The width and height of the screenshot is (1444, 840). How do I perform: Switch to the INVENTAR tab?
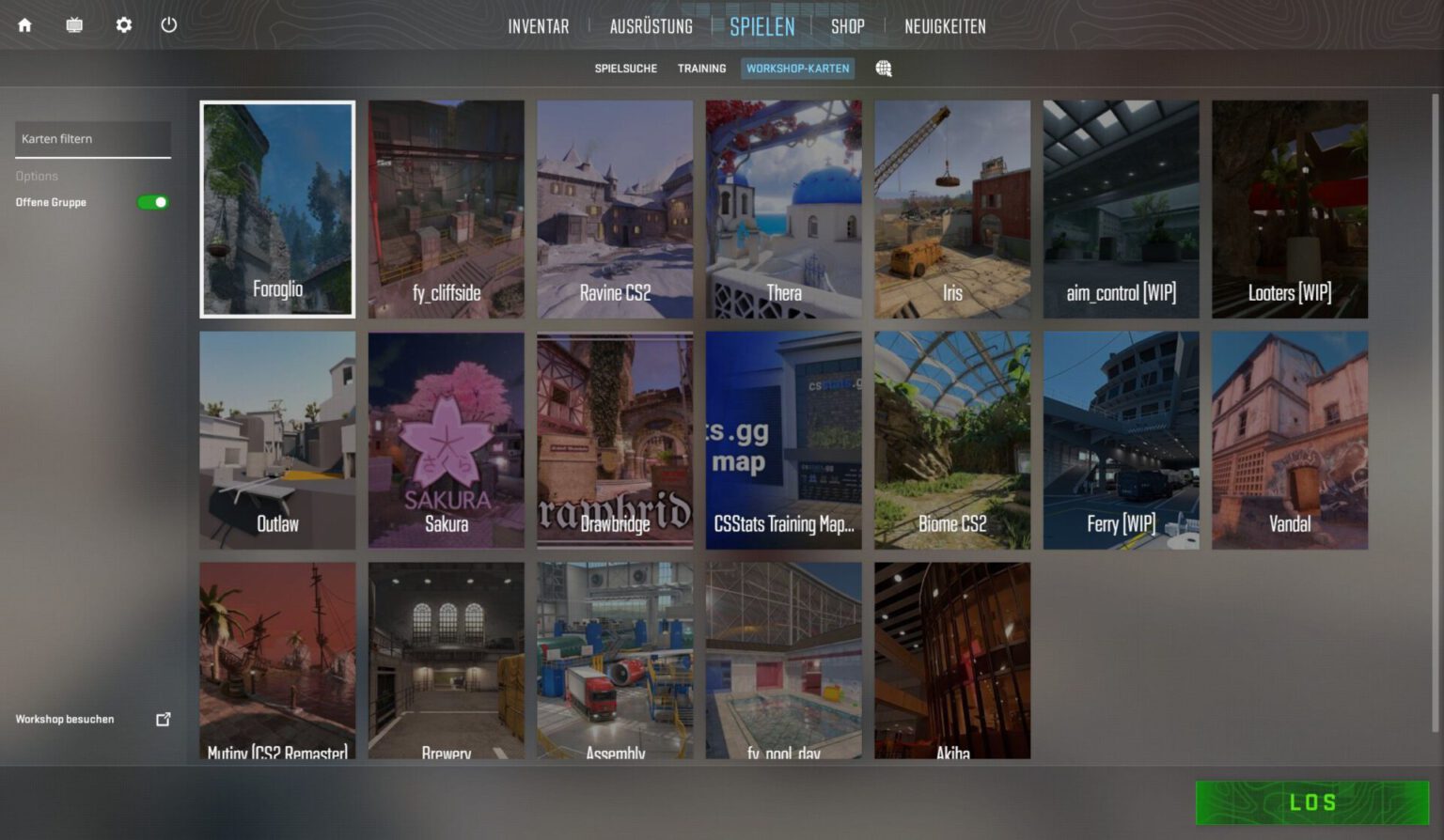pos(538,26)
